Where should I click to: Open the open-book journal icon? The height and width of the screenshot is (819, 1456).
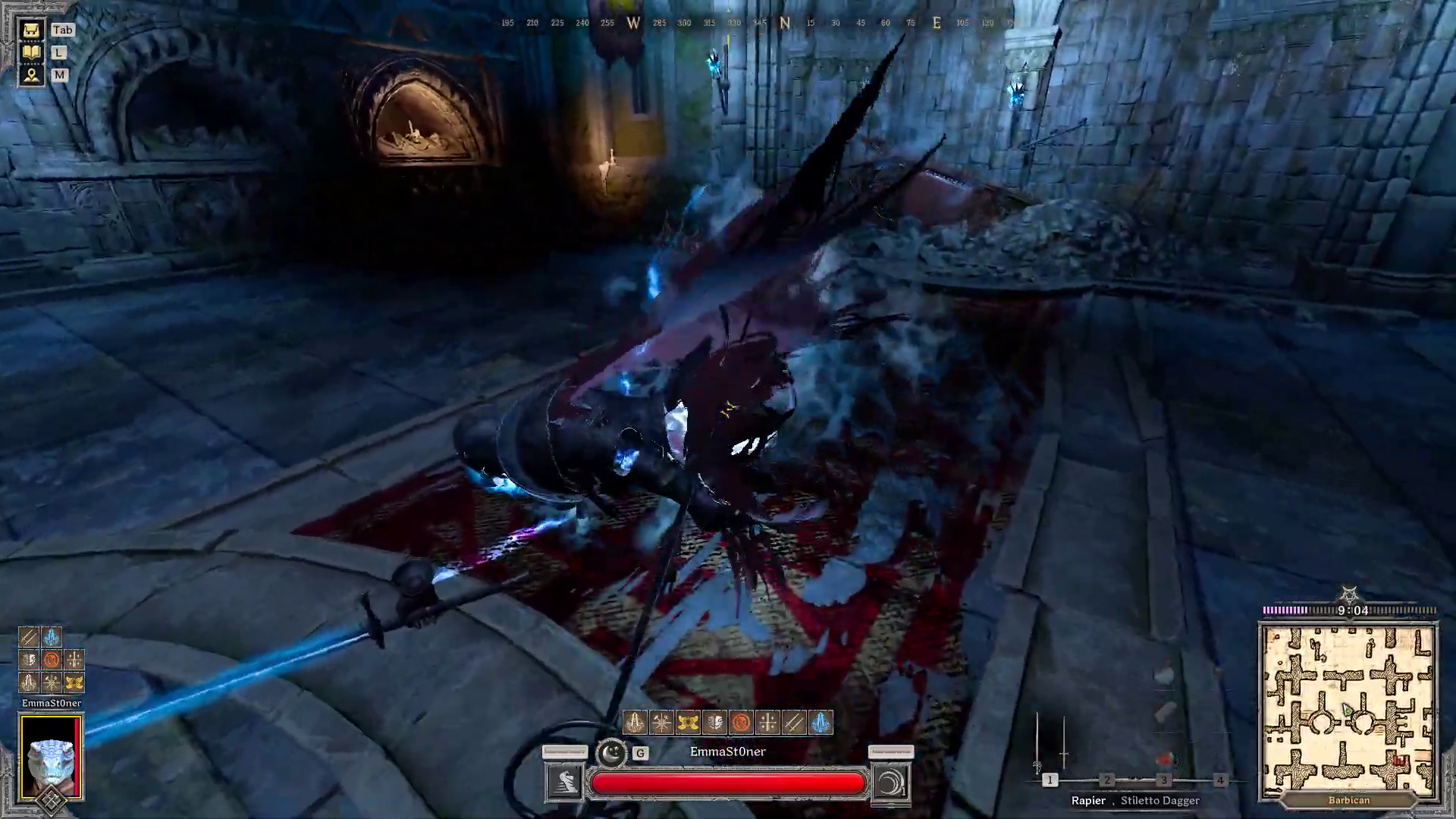[x=31, y=52]
